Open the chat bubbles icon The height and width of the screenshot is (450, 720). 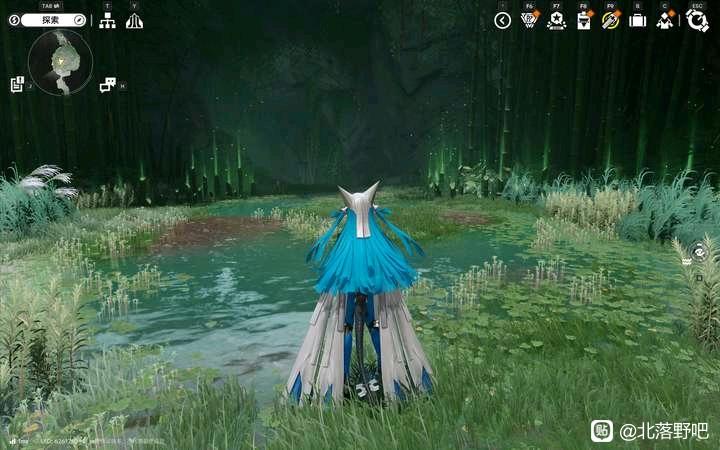click(107, 85)
